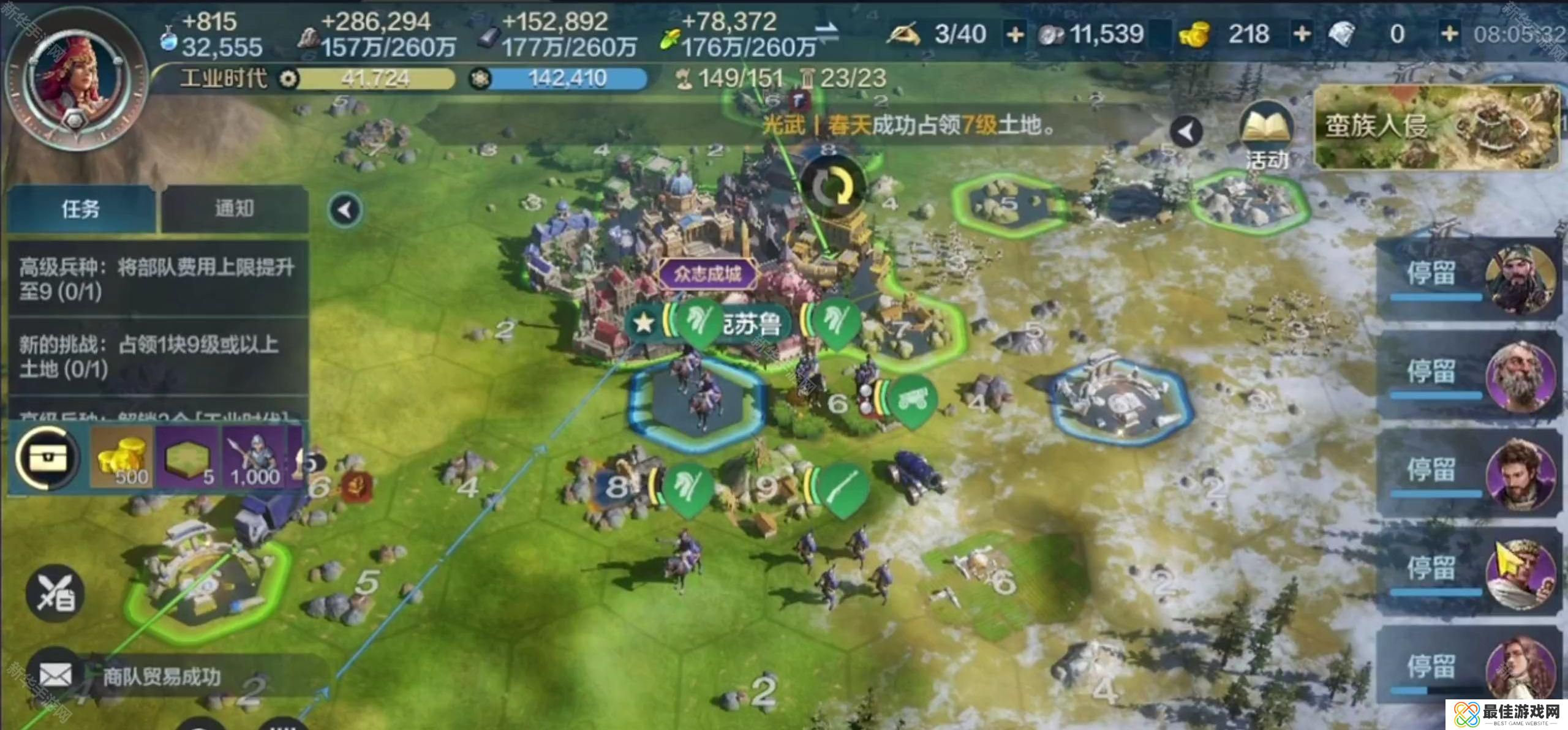Open the 蛮族入侵 event banner
The image size is (1568, 730).
click(x=1436, y=127)
